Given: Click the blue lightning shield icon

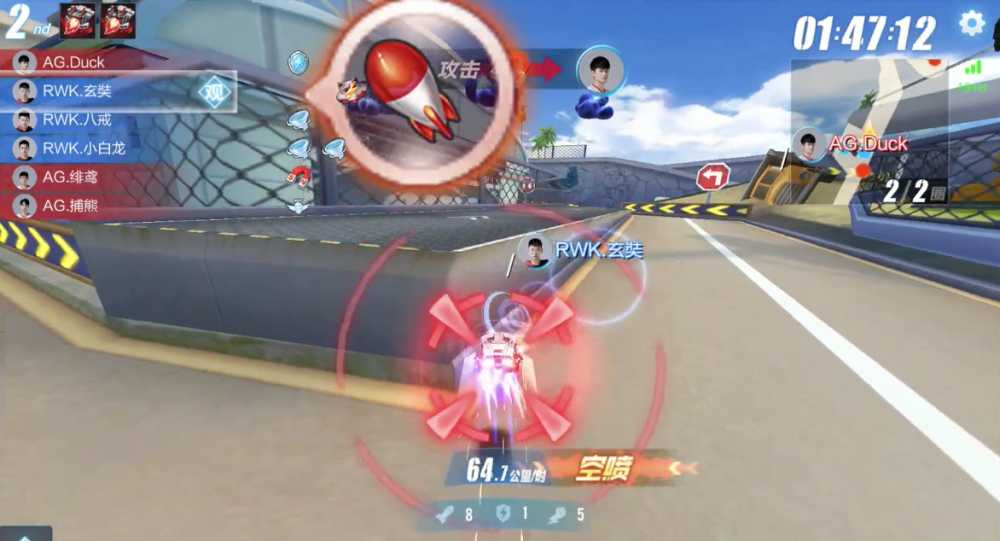Looking at the screenshot, I should 298,63.
